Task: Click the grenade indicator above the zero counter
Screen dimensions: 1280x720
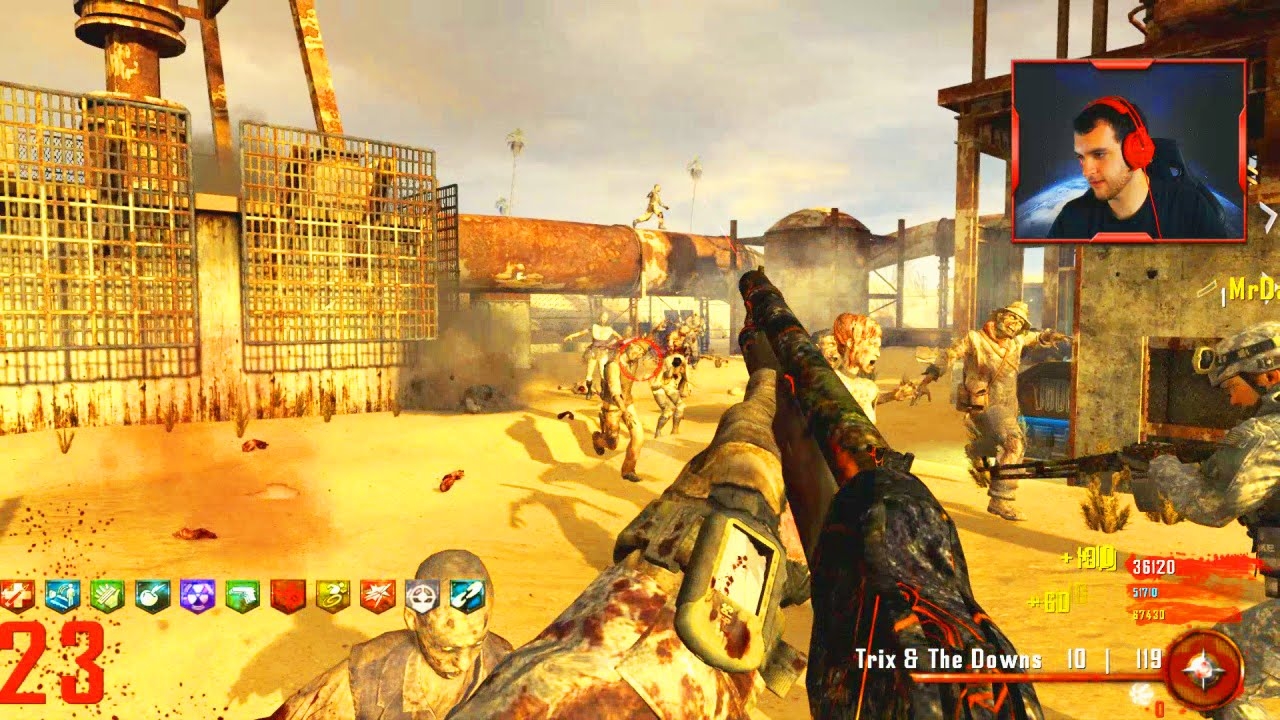Action: (x=1141, y=692)
